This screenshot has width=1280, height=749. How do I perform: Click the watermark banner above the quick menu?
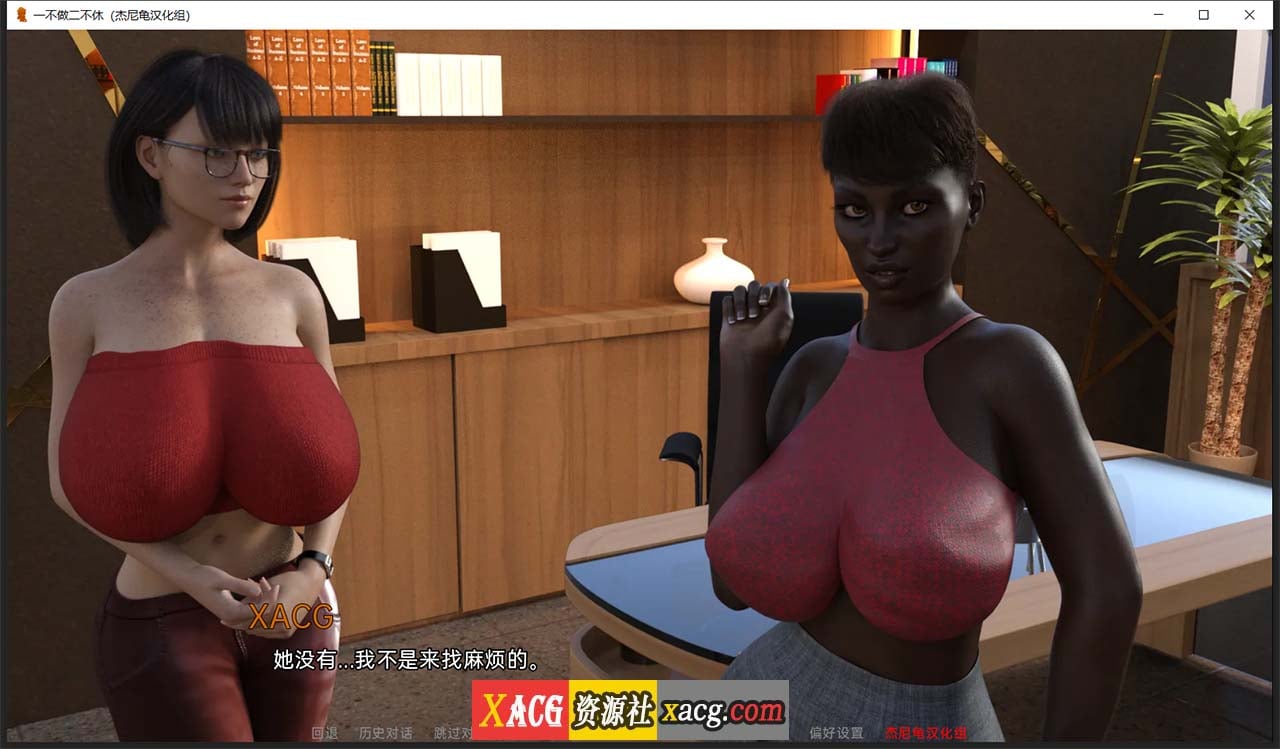630,710
